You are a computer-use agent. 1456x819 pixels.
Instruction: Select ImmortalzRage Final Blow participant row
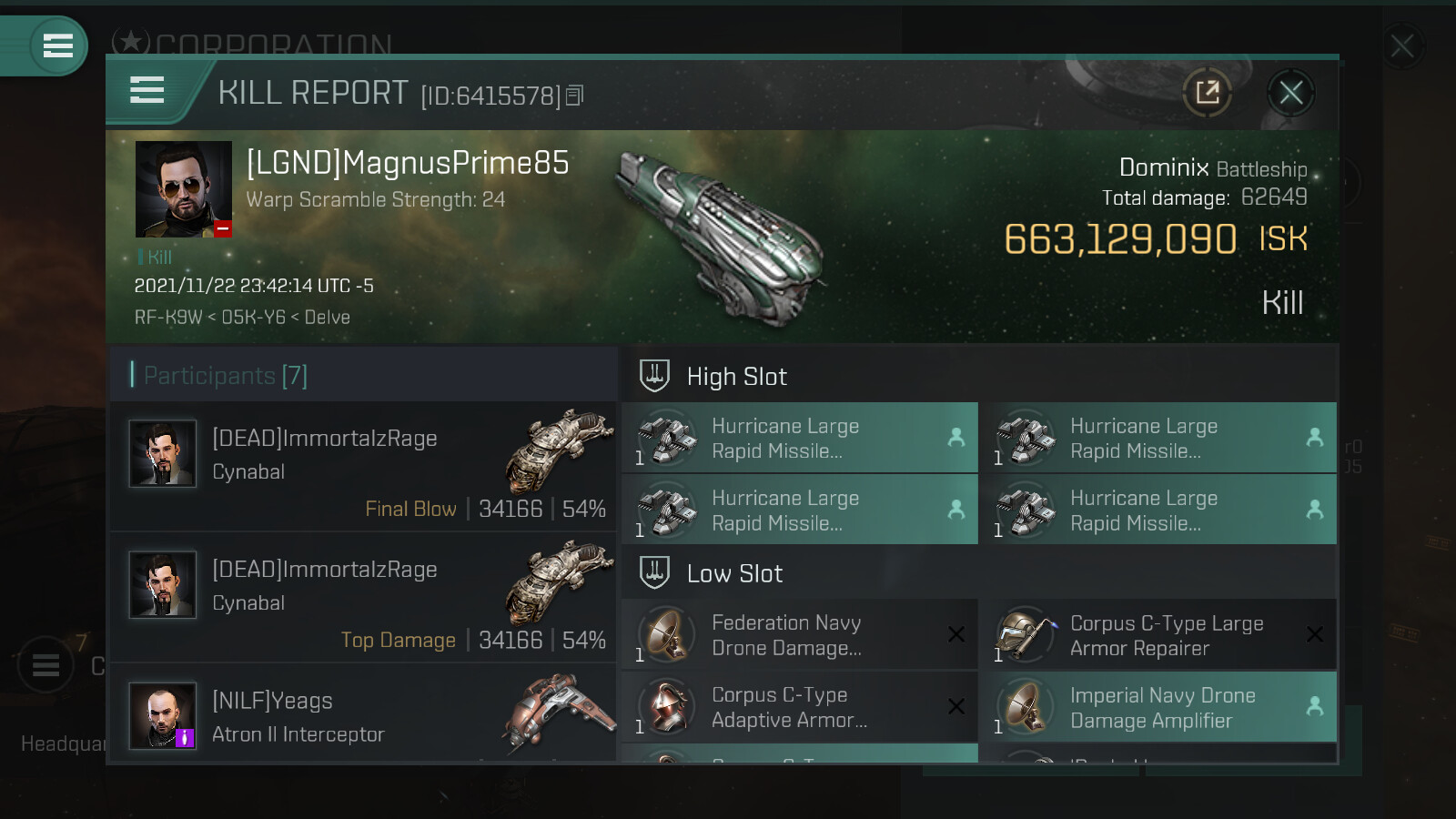(x=363, y=467)
